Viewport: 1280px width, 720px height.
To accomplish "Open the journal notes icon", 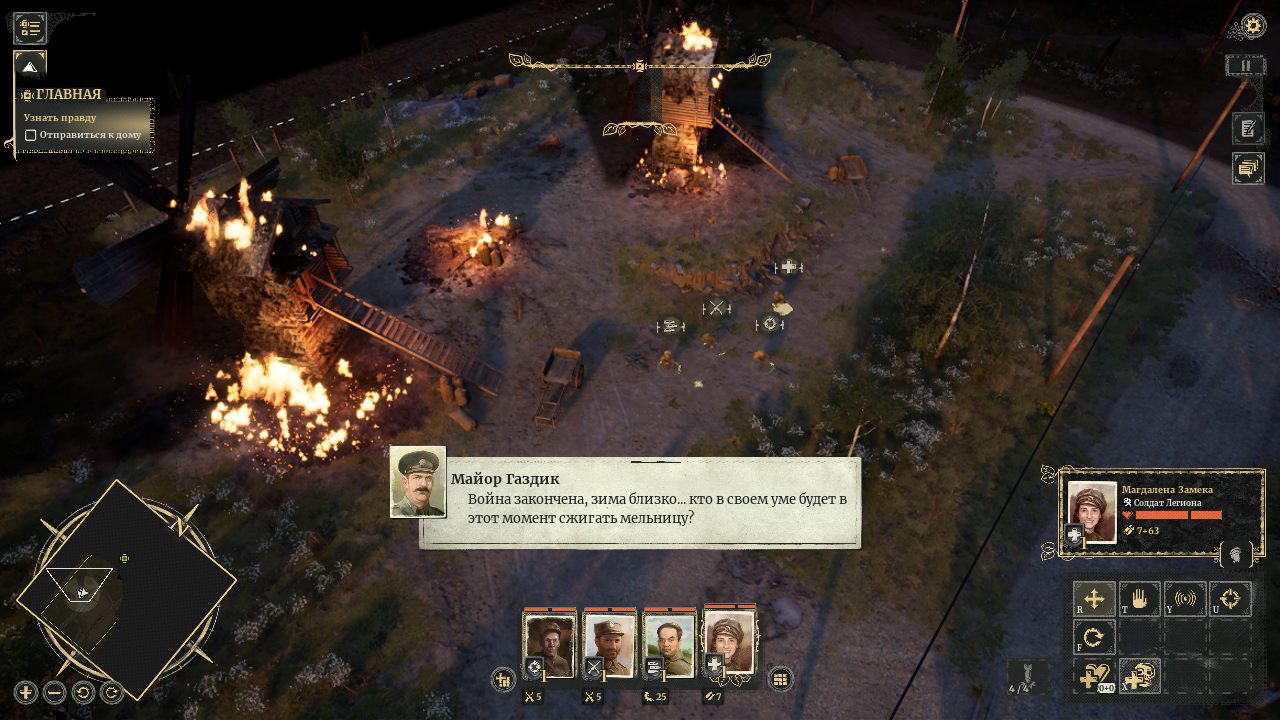I will tap(1248, 128).
